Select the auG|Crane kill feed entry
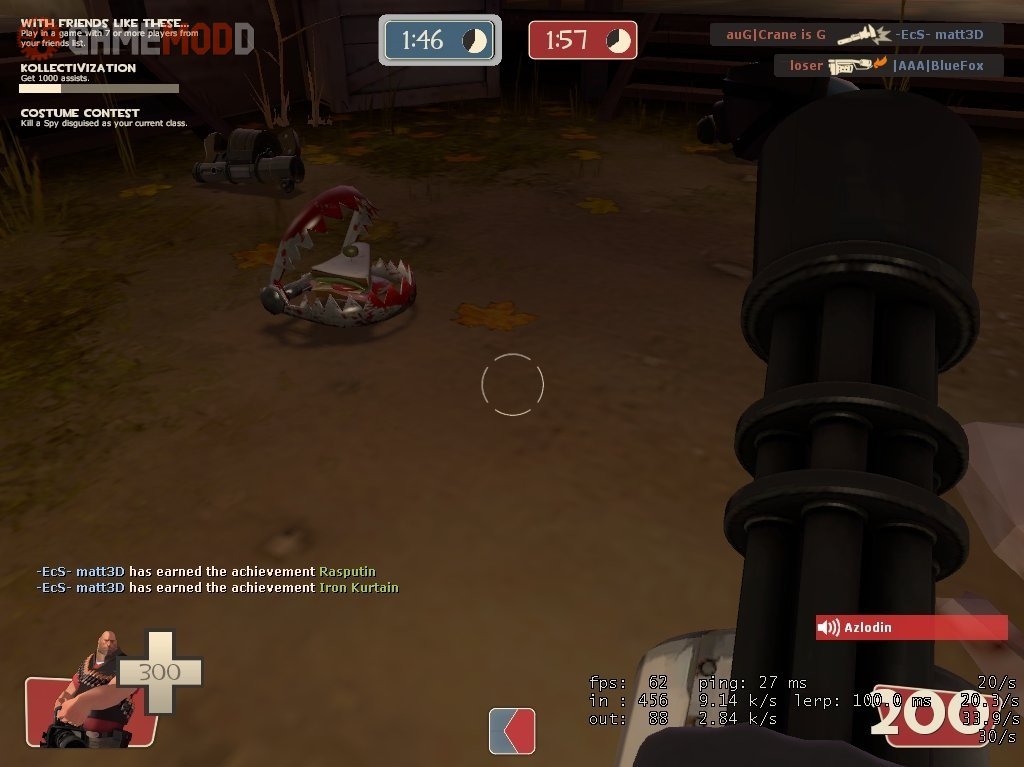Viewport: 1024px width, 767px height. (856, 35)
